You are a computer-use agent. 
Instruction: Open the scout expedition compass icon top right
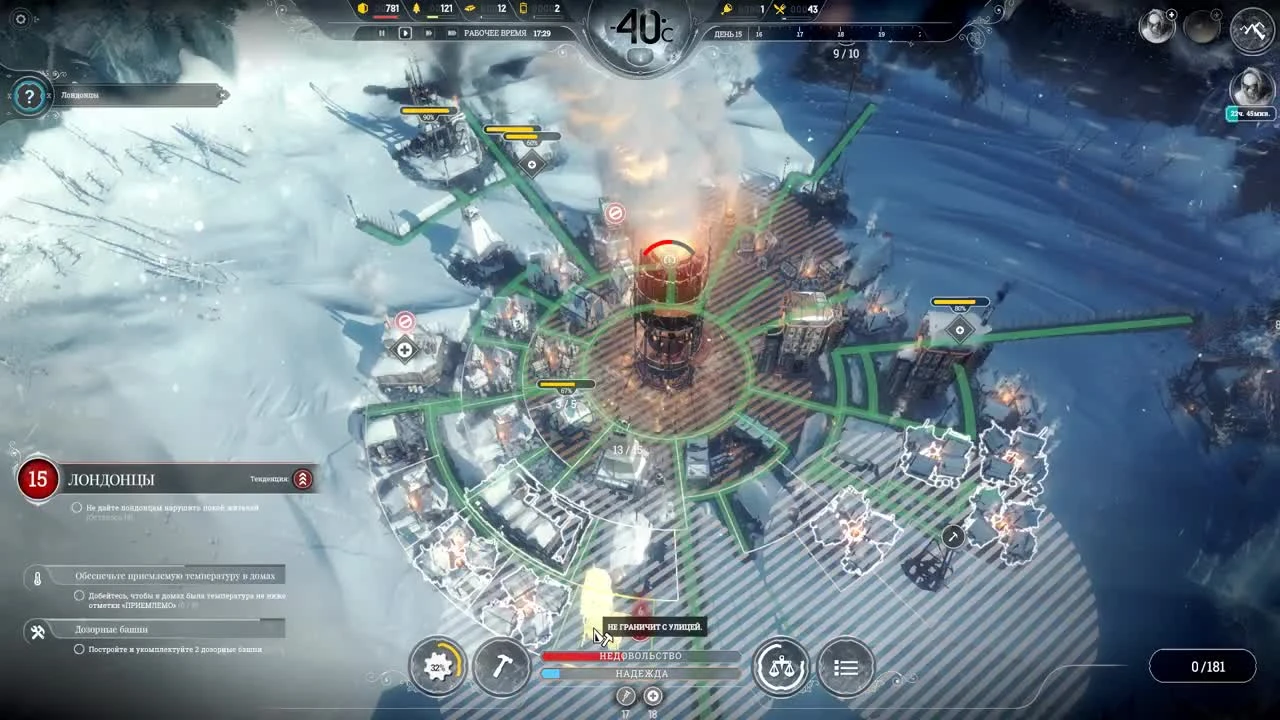pos(1253,31)
